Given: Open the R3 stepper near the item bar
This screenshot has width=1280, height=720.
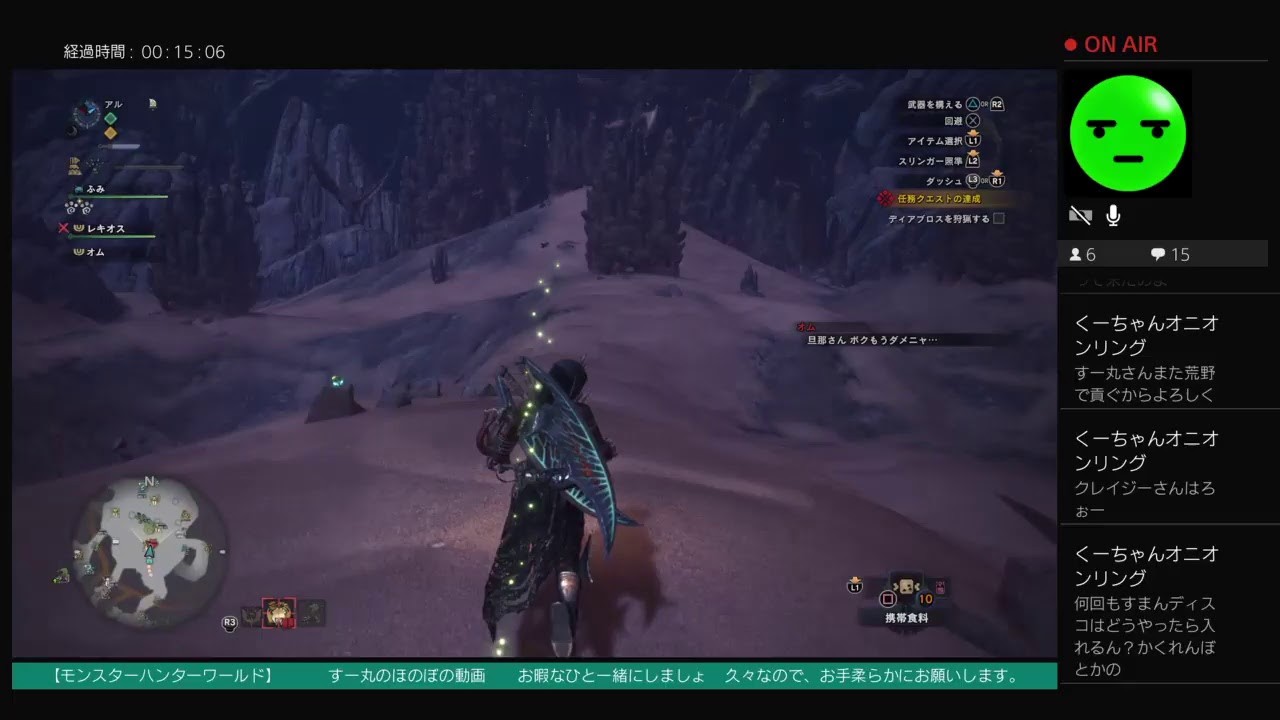Looking at the screenshot, I should pos(228,620).
